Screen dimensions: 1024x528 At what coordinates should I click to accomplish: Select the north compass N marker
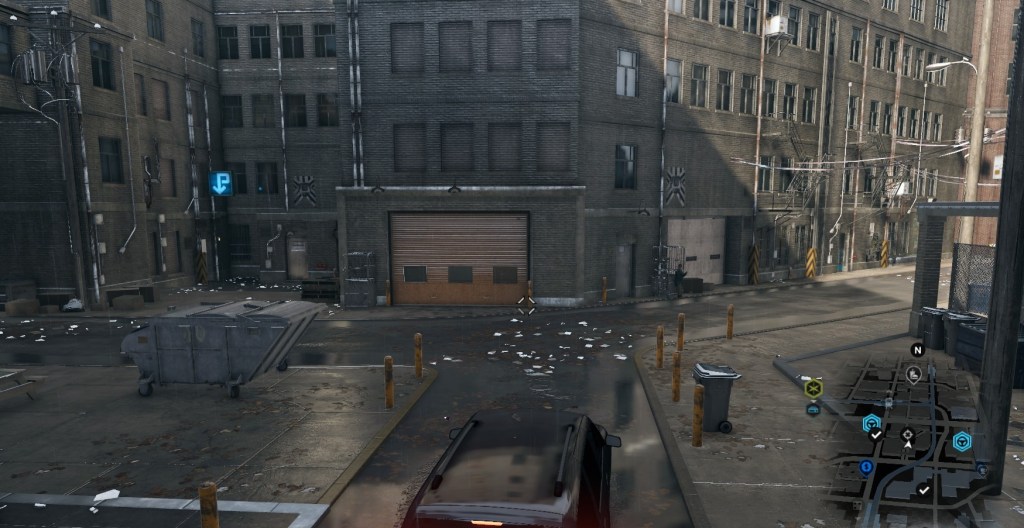pyautogui.click(x=917, y=349)
